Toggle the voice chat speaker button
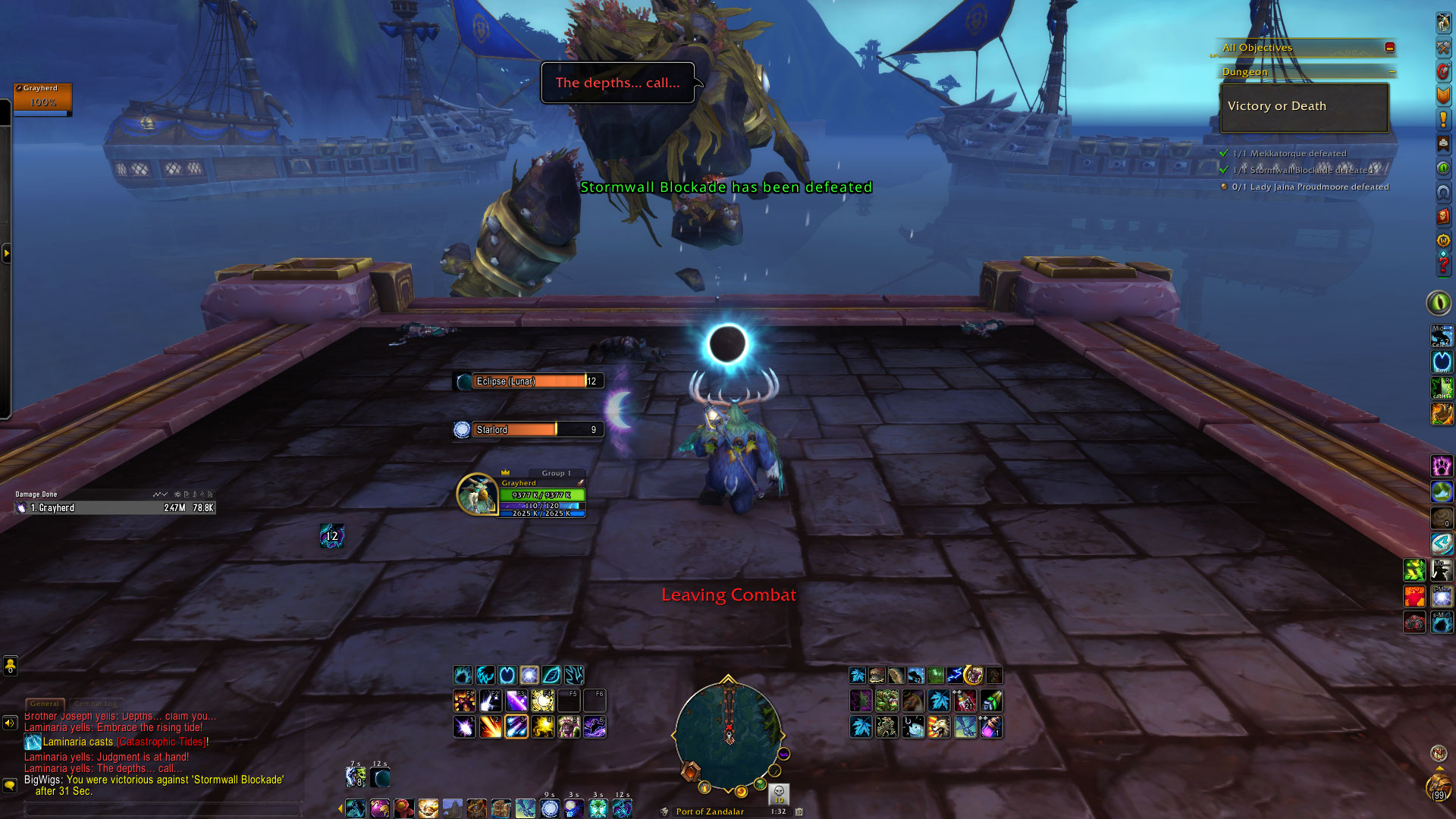Screen dimensions: 1456x819 click(x=10, y=723)
